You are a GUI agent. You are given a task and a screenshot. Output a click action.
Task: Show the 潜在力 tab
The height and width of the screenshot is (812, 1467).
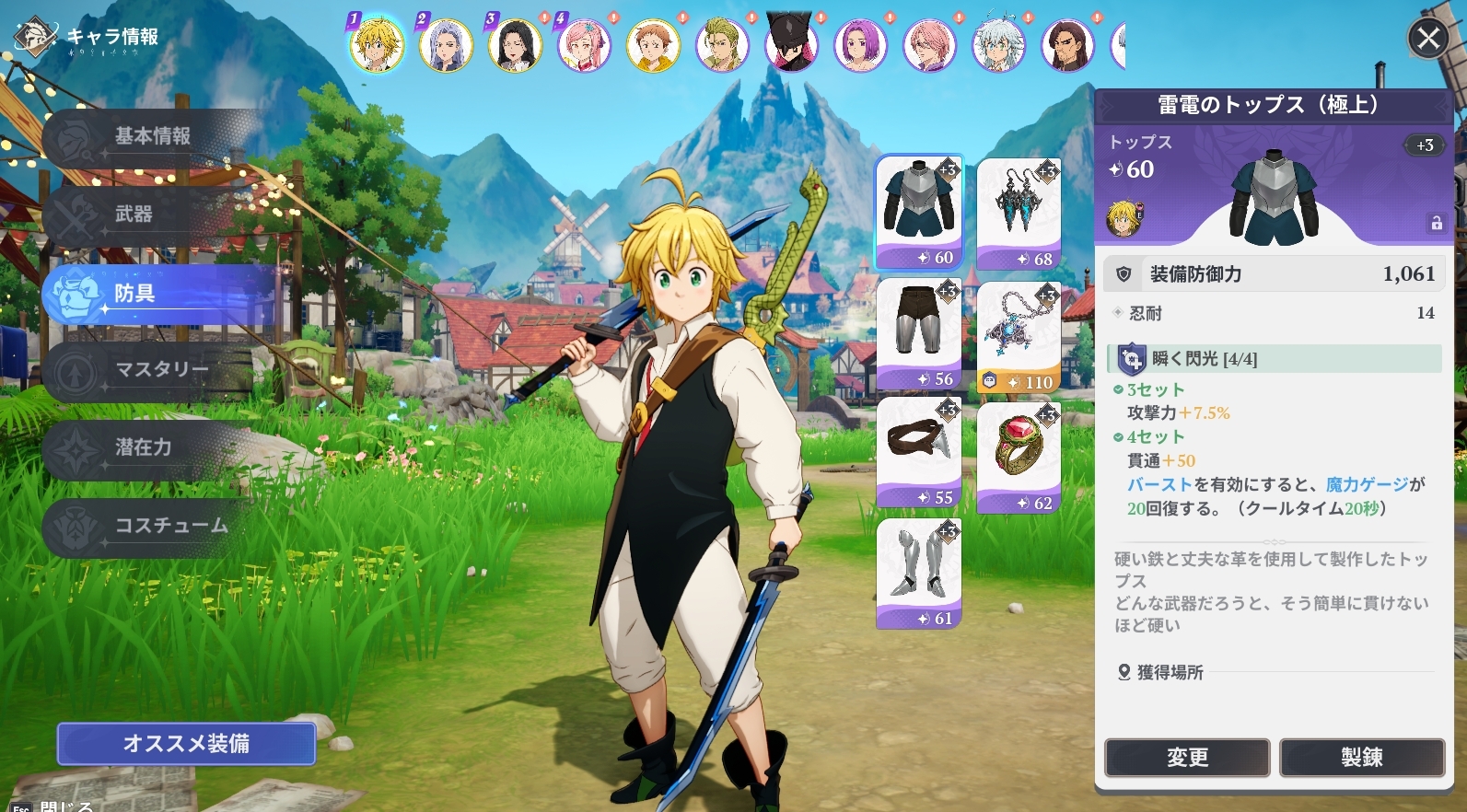[143, 448]
